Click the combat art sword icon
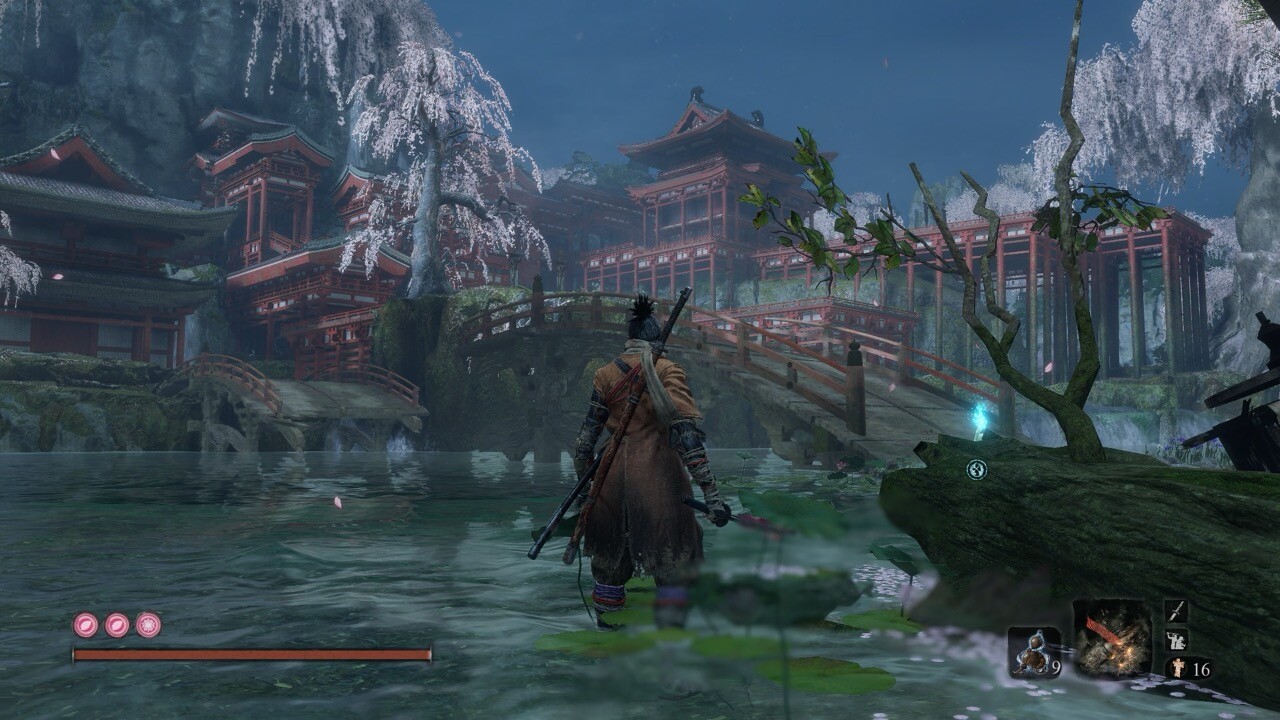The height and width of the screenshot is (720, 1280). (x=1176, y=611)
